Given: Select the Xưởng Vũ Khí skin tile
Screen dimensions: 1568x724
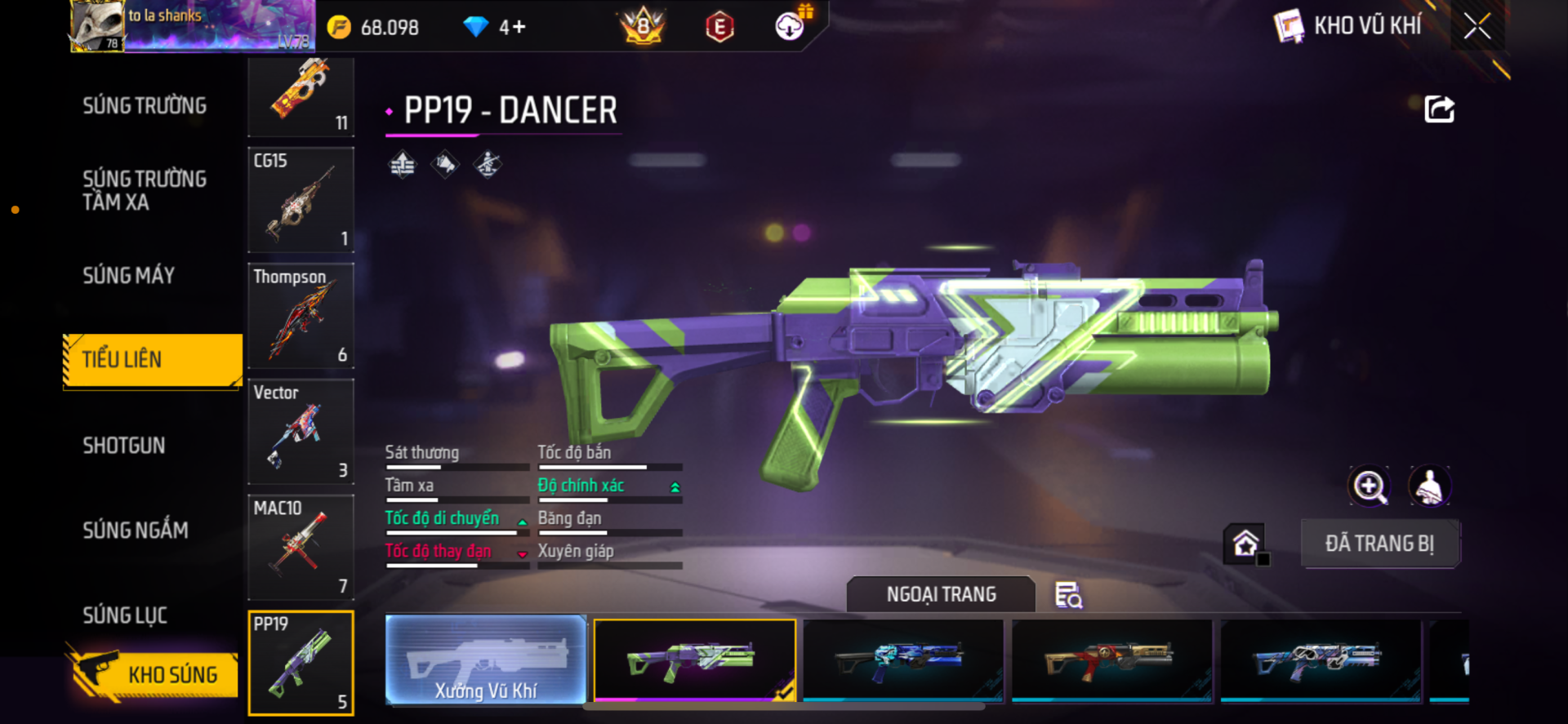Looking at the screenshot, I should coord(486,660).
